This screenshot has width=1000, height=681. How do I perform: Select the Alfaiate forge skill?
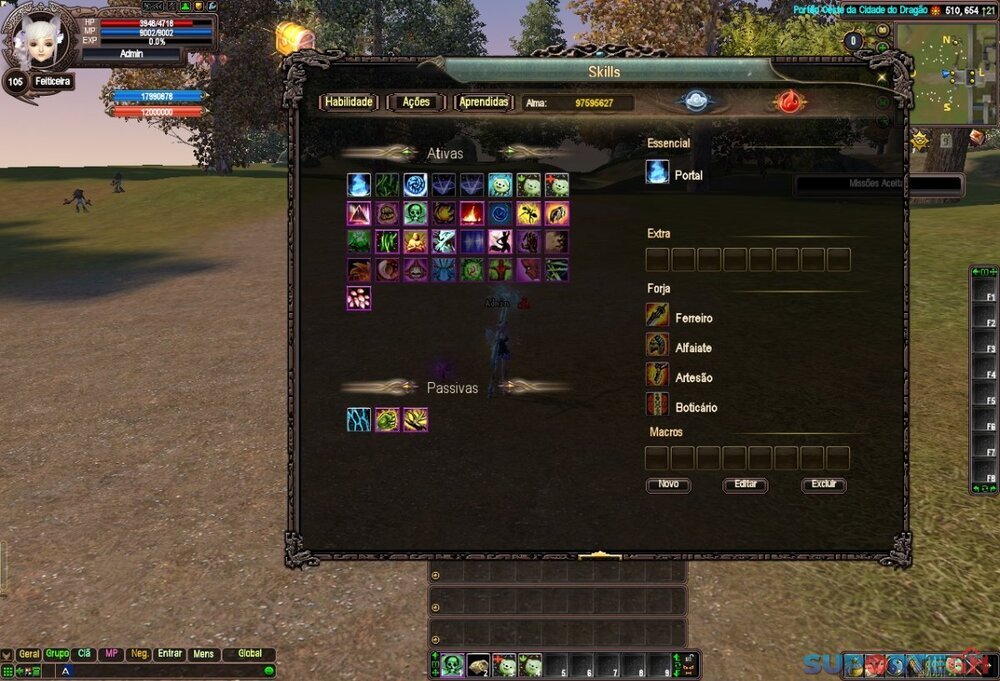(657, 347)
